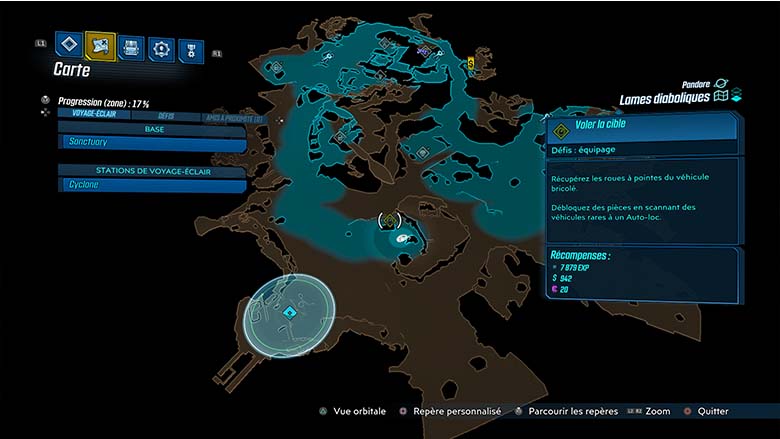Select the purple marker on the northern map

[x=424, y=52]
